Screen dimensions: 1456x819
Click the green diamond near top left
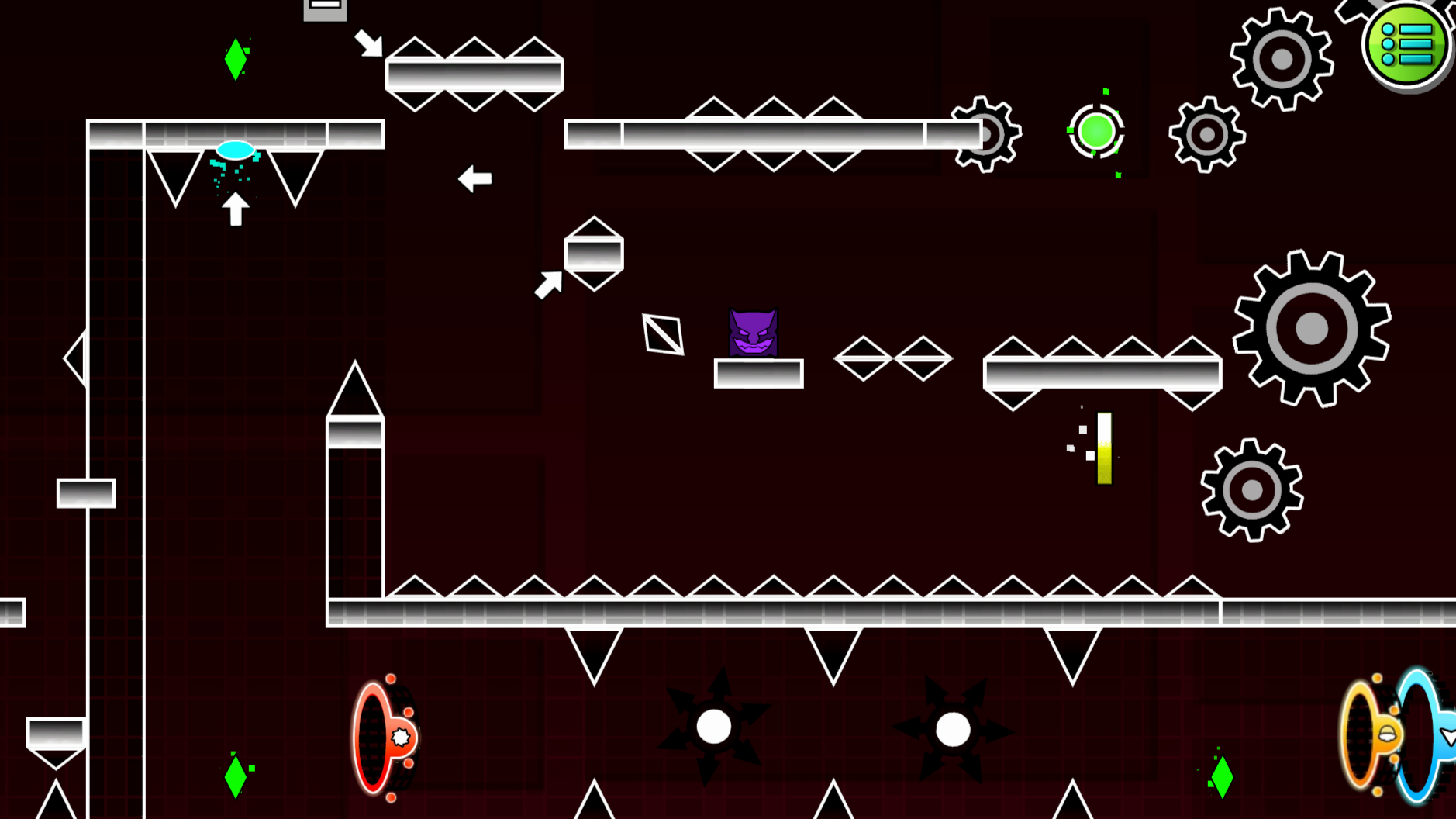[x=235, y=57]
